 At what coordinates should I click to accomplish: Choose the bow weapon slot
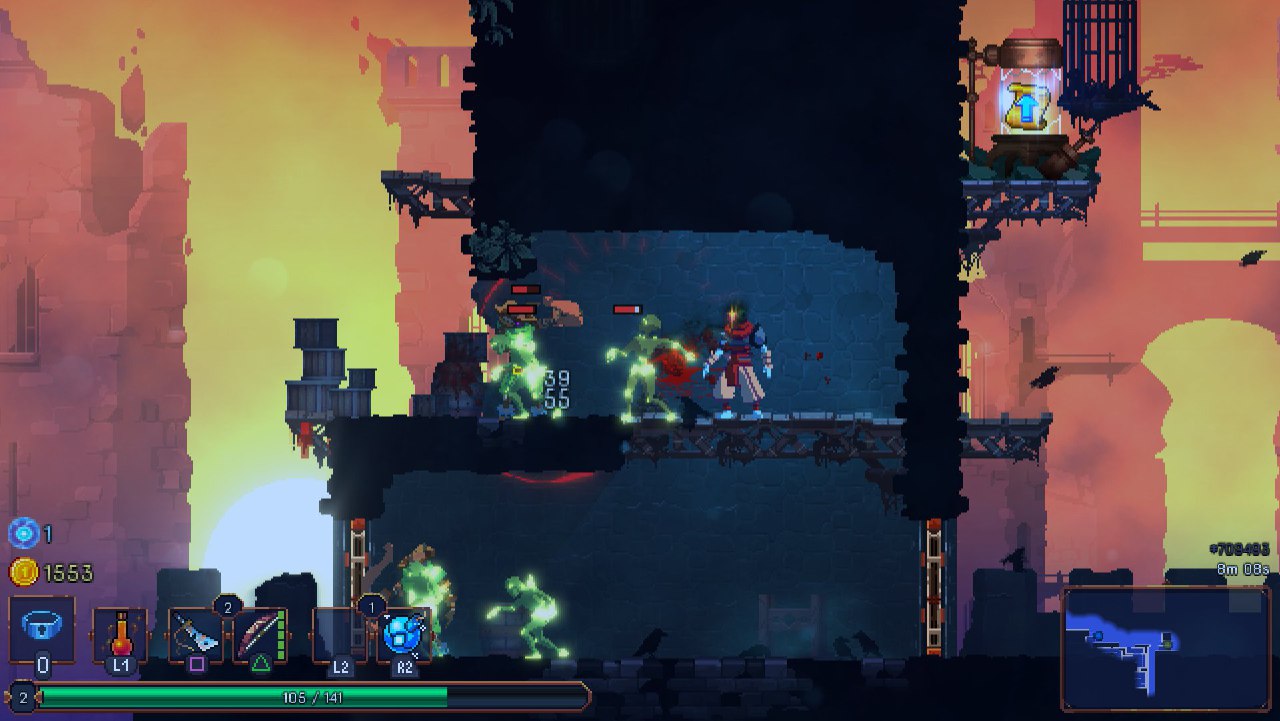[260, 634]
